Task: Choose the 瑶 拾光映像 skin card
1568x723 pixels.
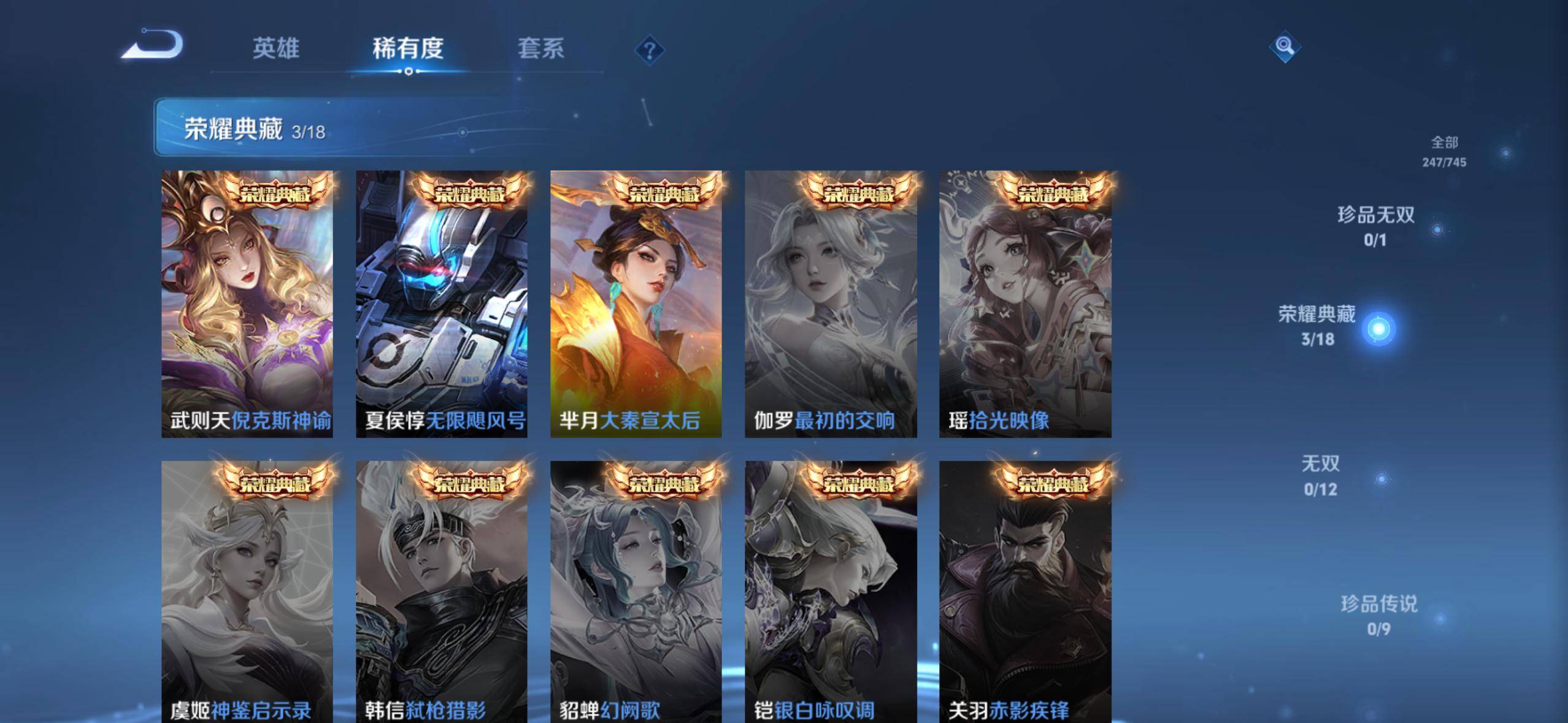Action: (1025, 304)
